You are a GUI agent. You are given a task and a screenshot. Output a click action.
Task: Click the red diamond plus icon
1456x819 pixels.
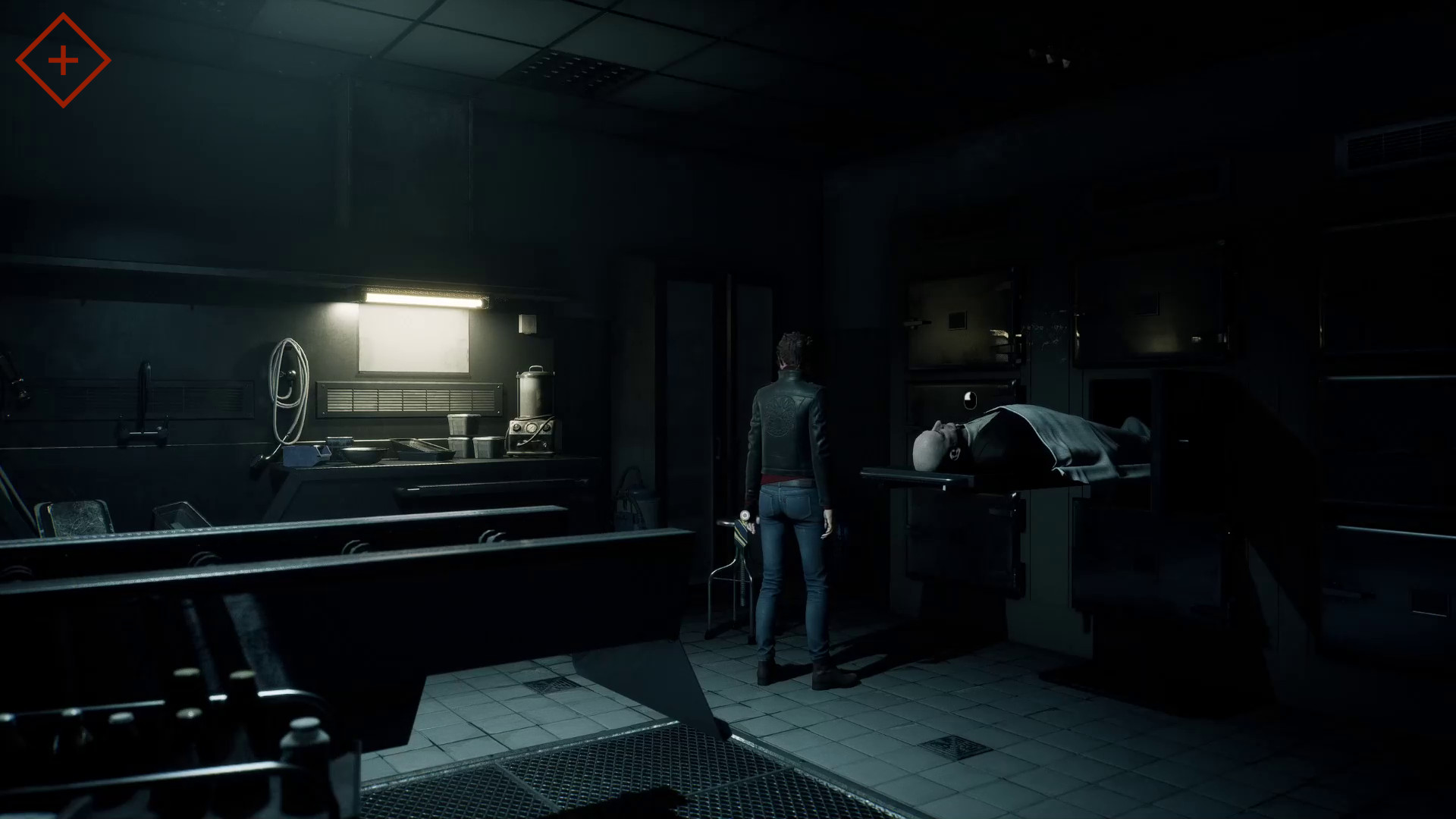pos(63,61)
